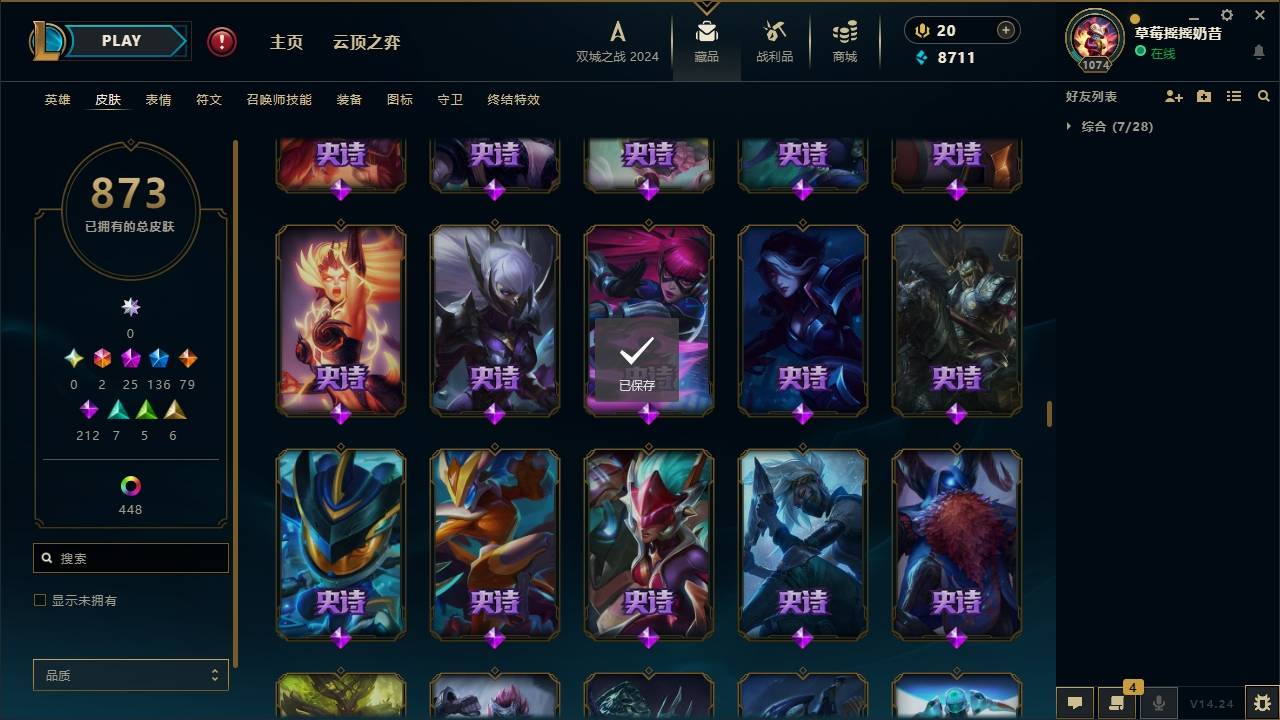Open the 云顶之弈 menu item
1280x720 pixels.
coord(367,42)
